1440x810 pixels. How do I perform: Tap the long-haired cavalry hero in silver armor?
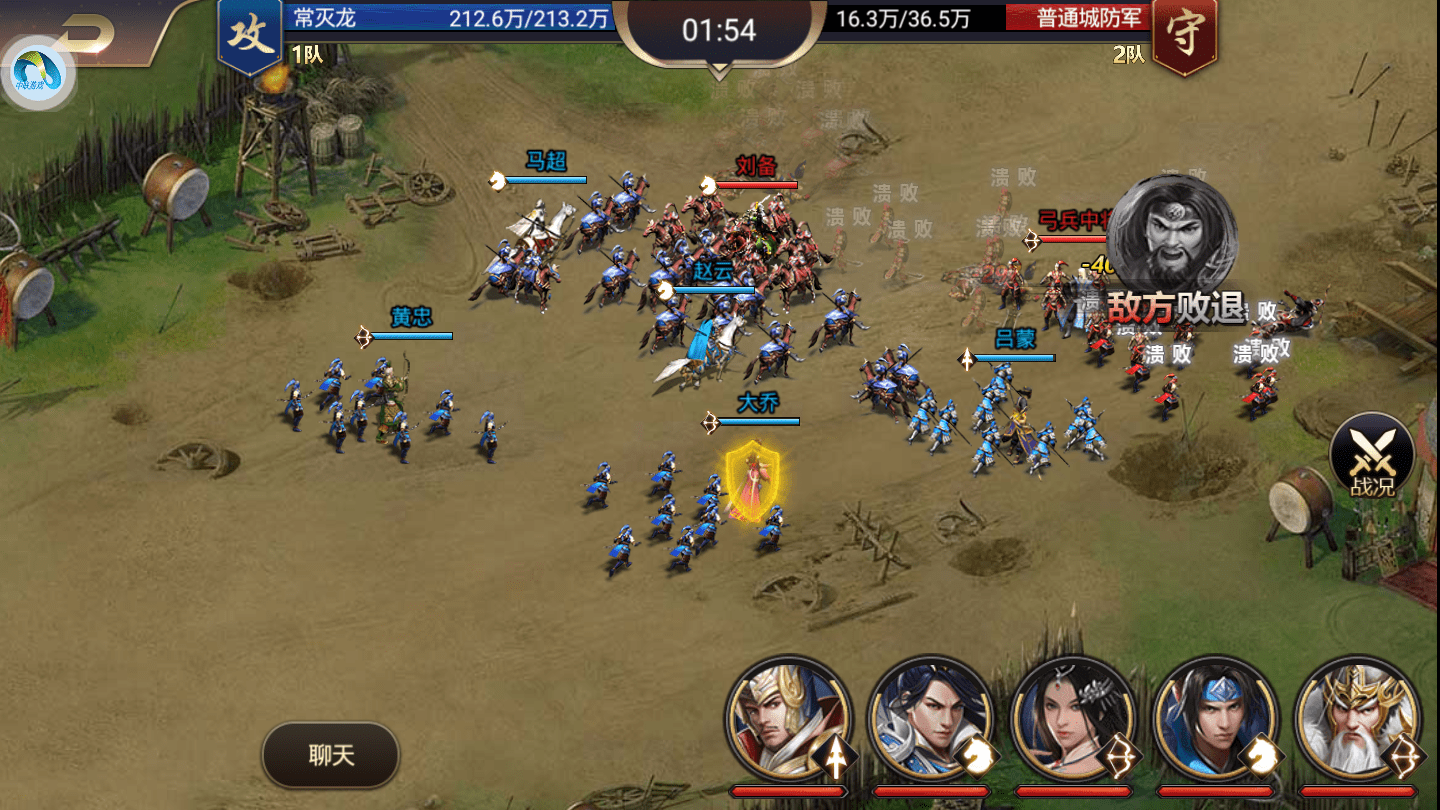pyautogui.click(x=930, y=718)
